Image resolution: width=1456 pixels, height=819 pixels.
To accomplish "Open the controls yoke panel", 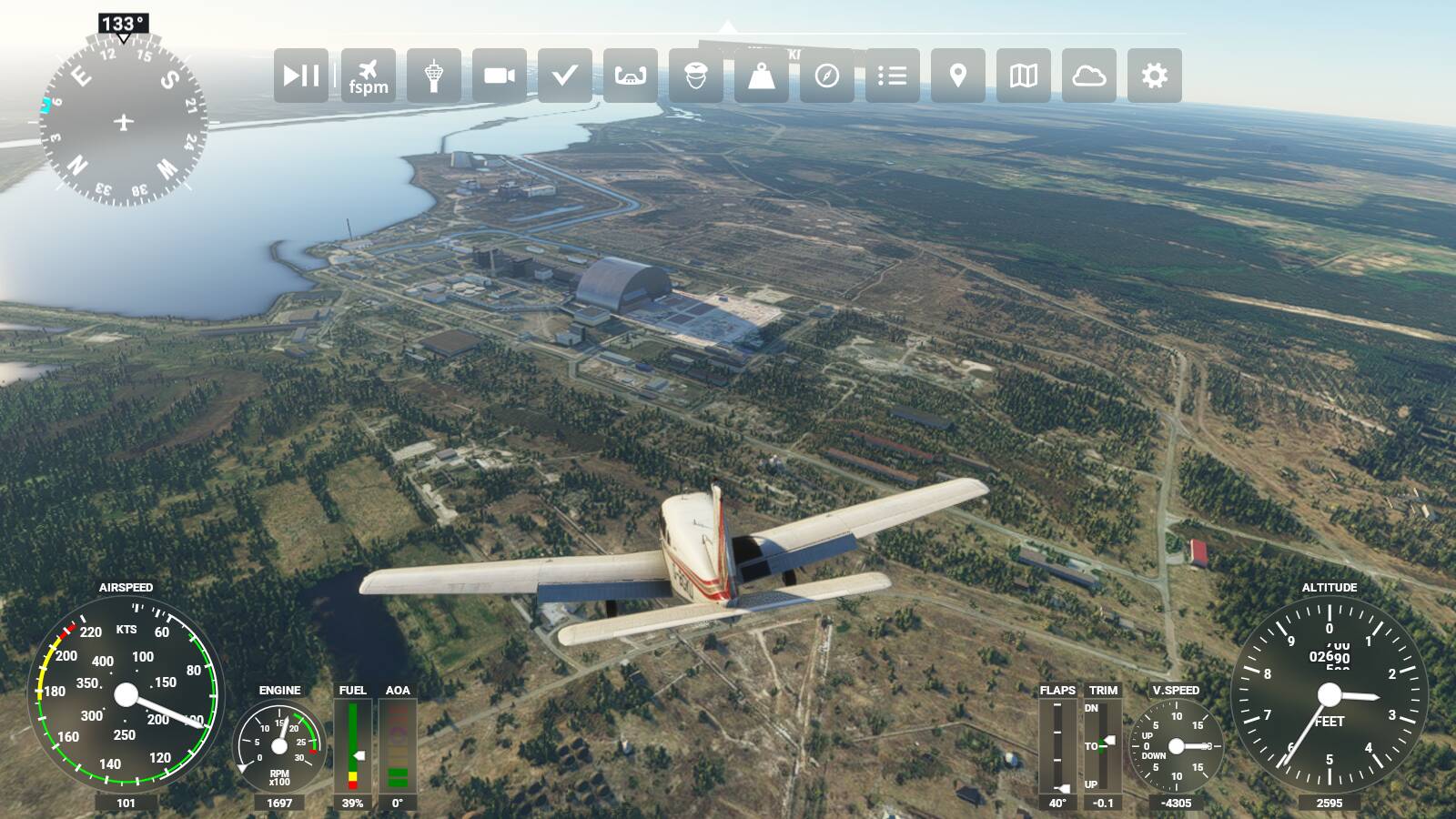I will pos(631,76).
